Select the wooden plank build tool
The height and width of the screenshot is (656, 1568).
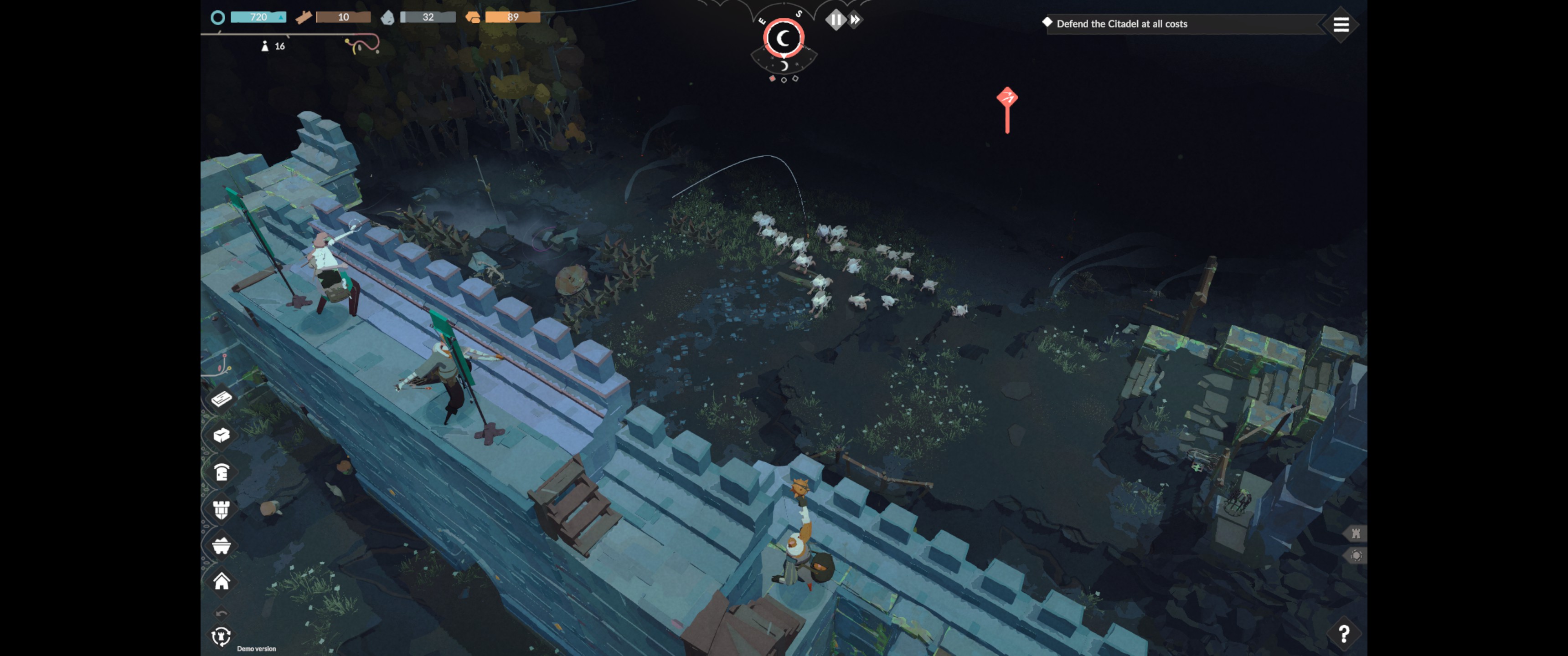pos(222,398)
